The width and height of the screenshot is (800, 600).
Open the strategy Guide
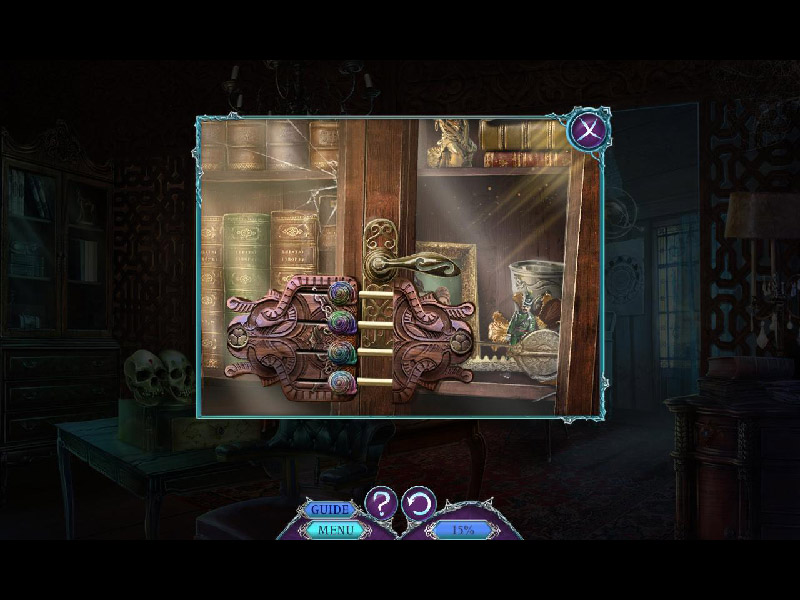tap(329, 510)
